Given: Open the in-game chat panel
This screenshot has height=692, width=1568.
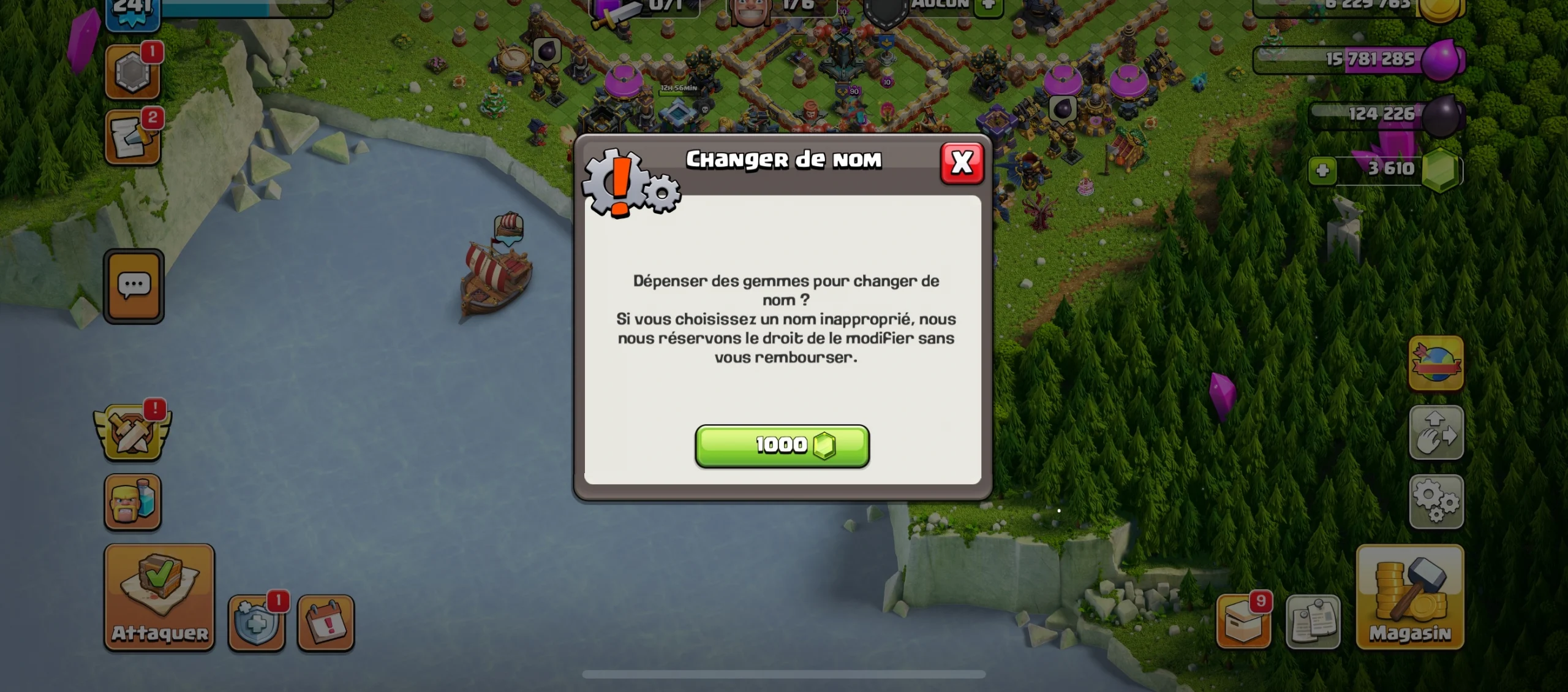Looking at the screenshot, I should [x=133, y=287].
